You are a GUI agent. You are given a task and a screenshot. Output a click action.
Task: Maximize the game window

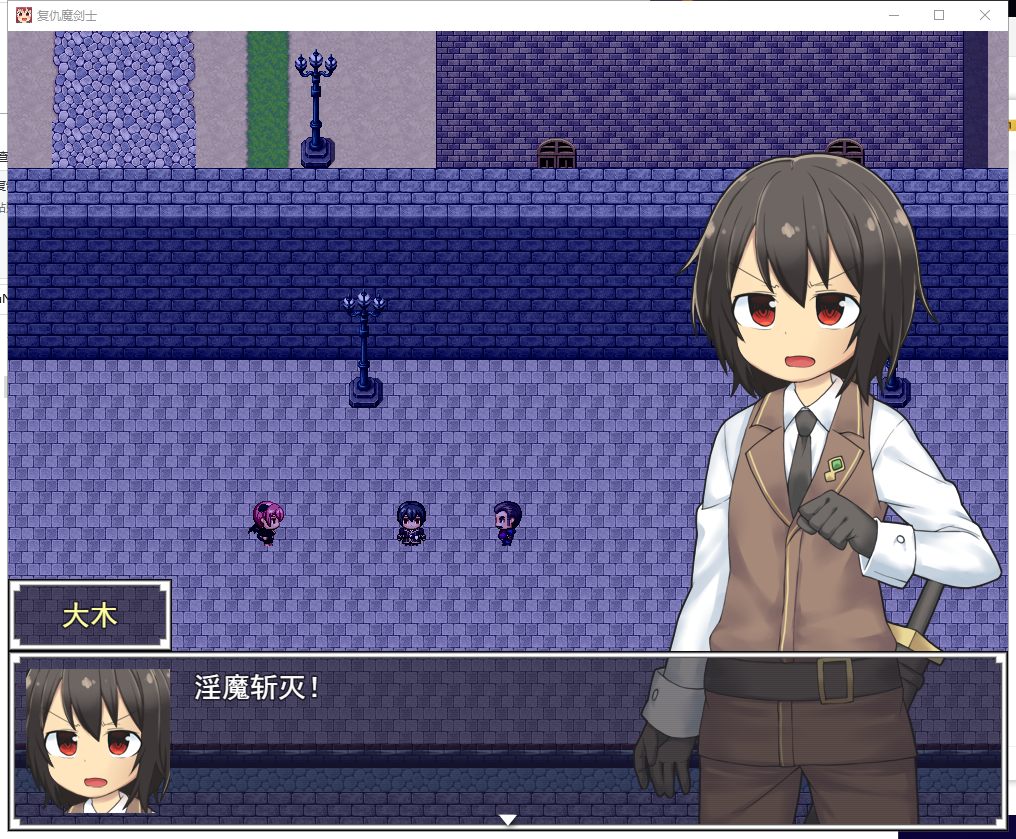(x=939, y=15)
